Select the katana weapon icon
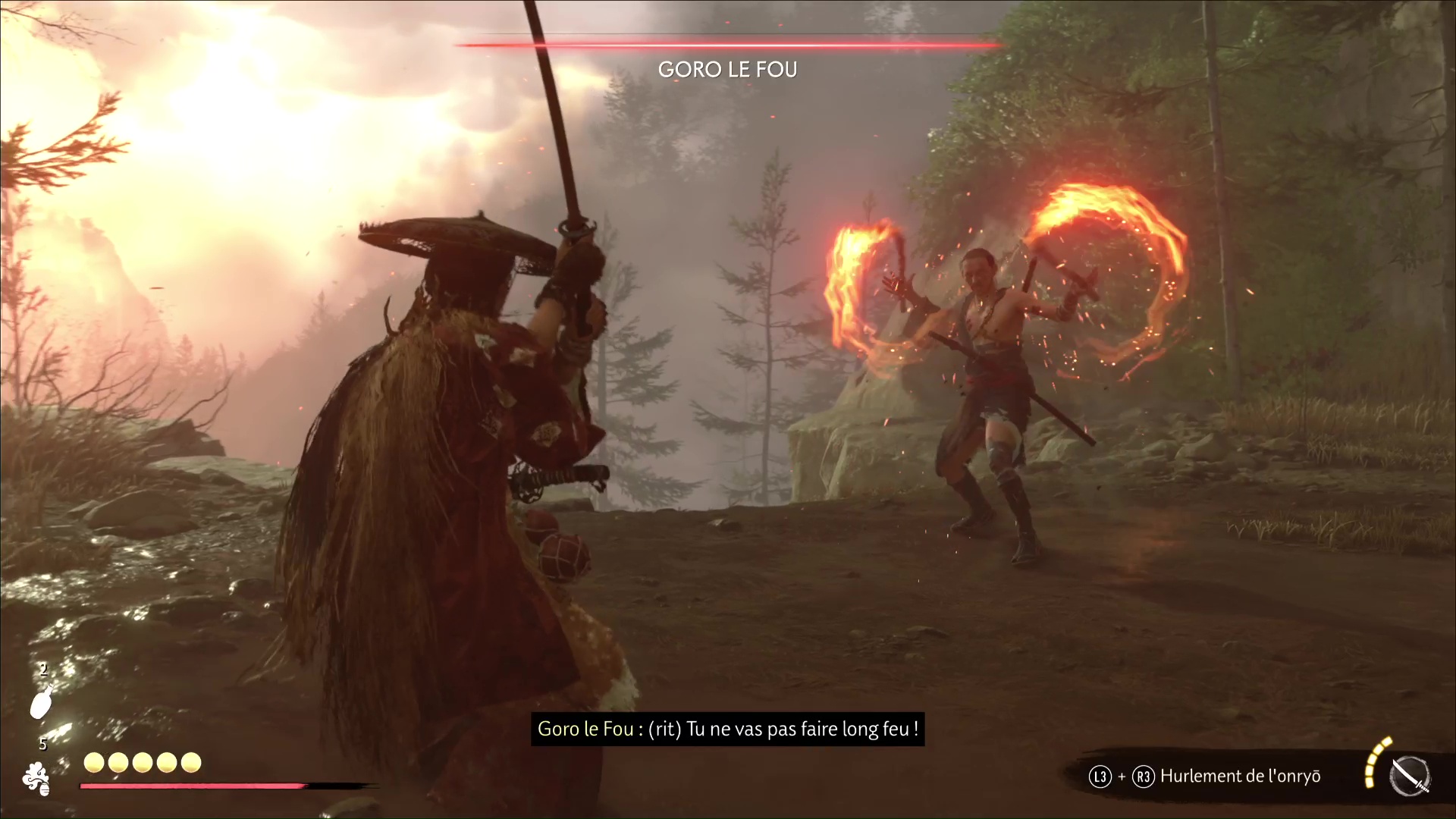The image size is (1456, 819). pyautogui.click(x=1410, y=777)
